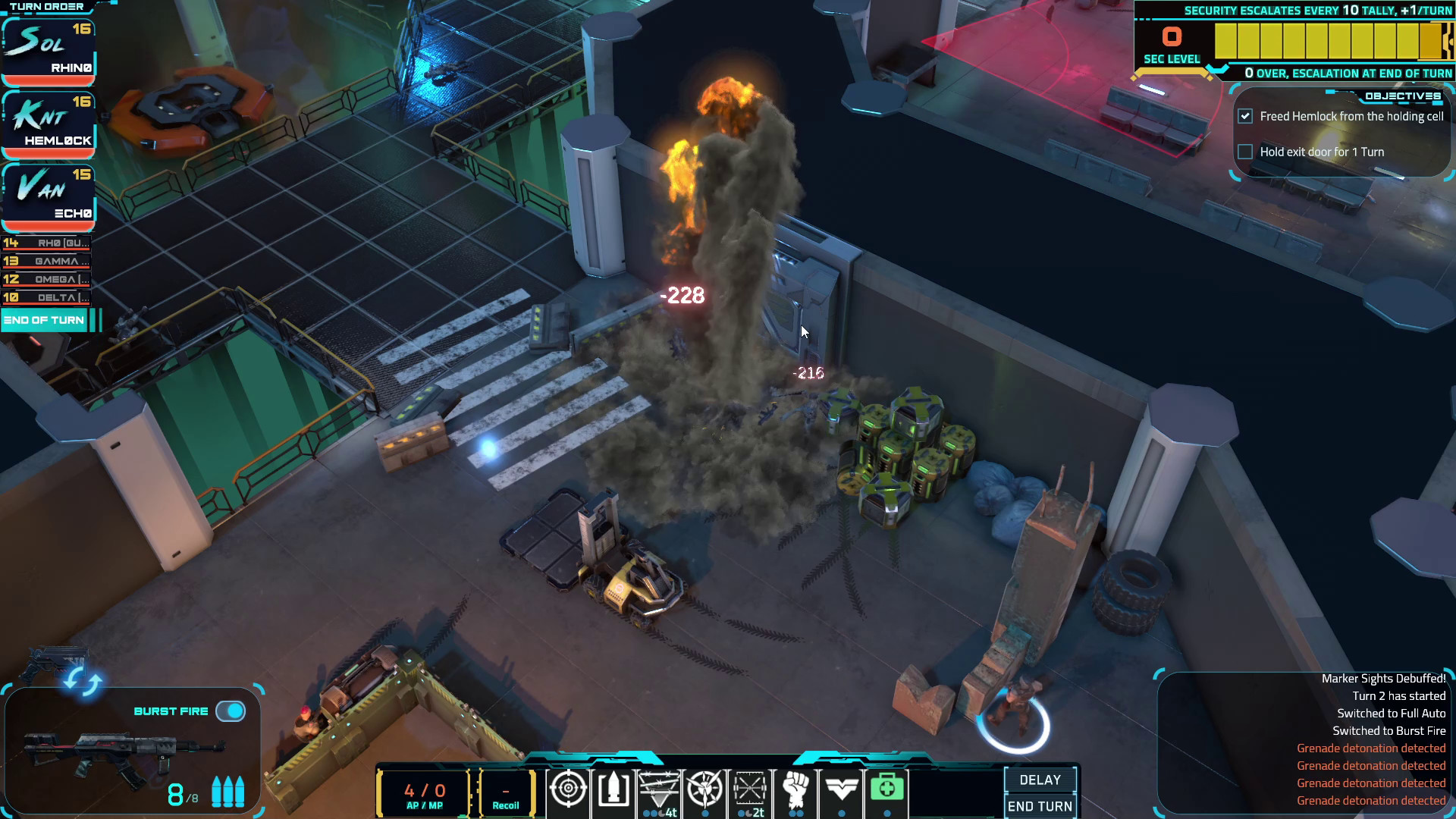
Task: Select the targeting reticle ability
Action: click(x=567, y=792)
